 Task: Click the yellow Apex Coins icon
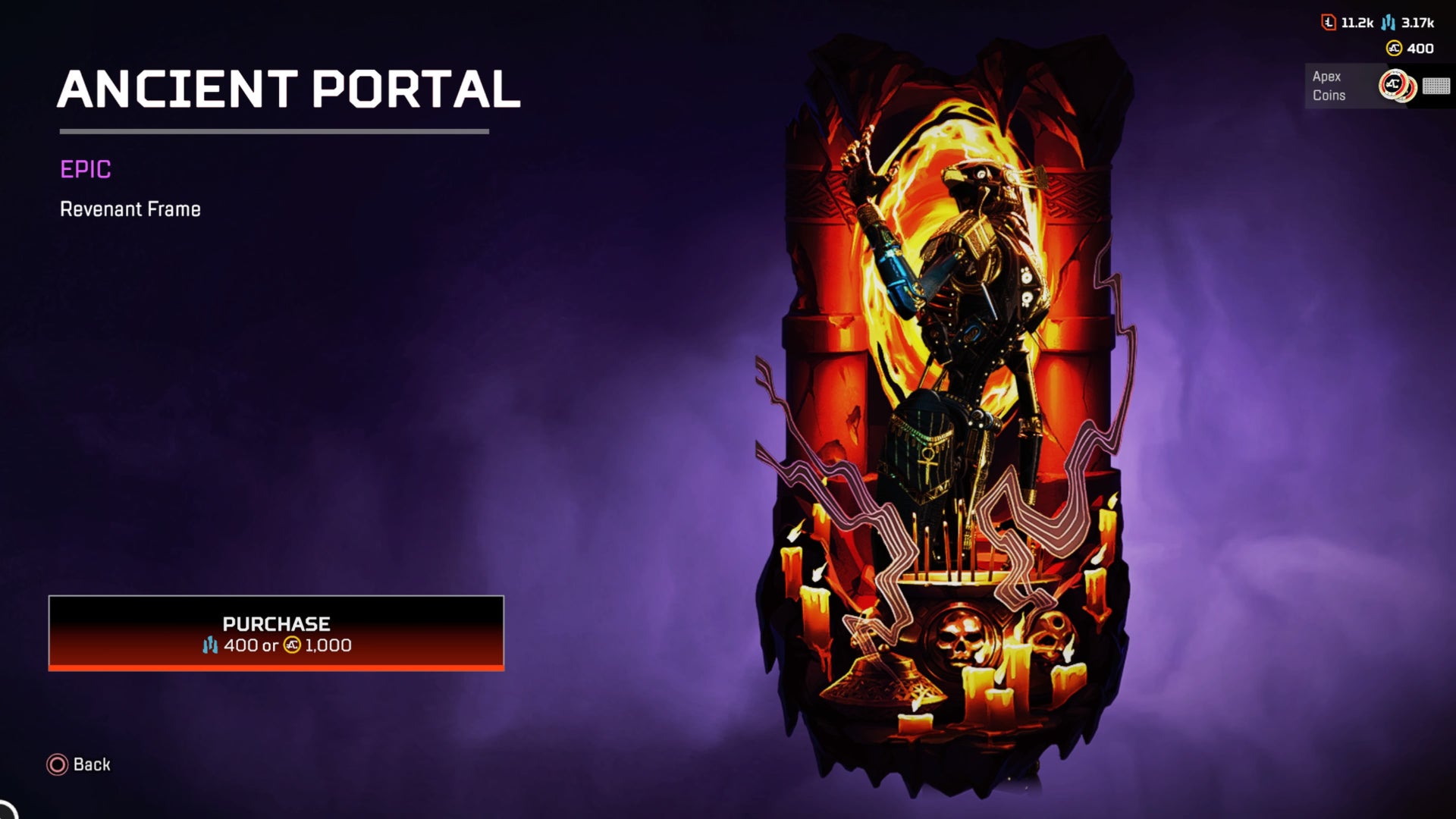1394,48
